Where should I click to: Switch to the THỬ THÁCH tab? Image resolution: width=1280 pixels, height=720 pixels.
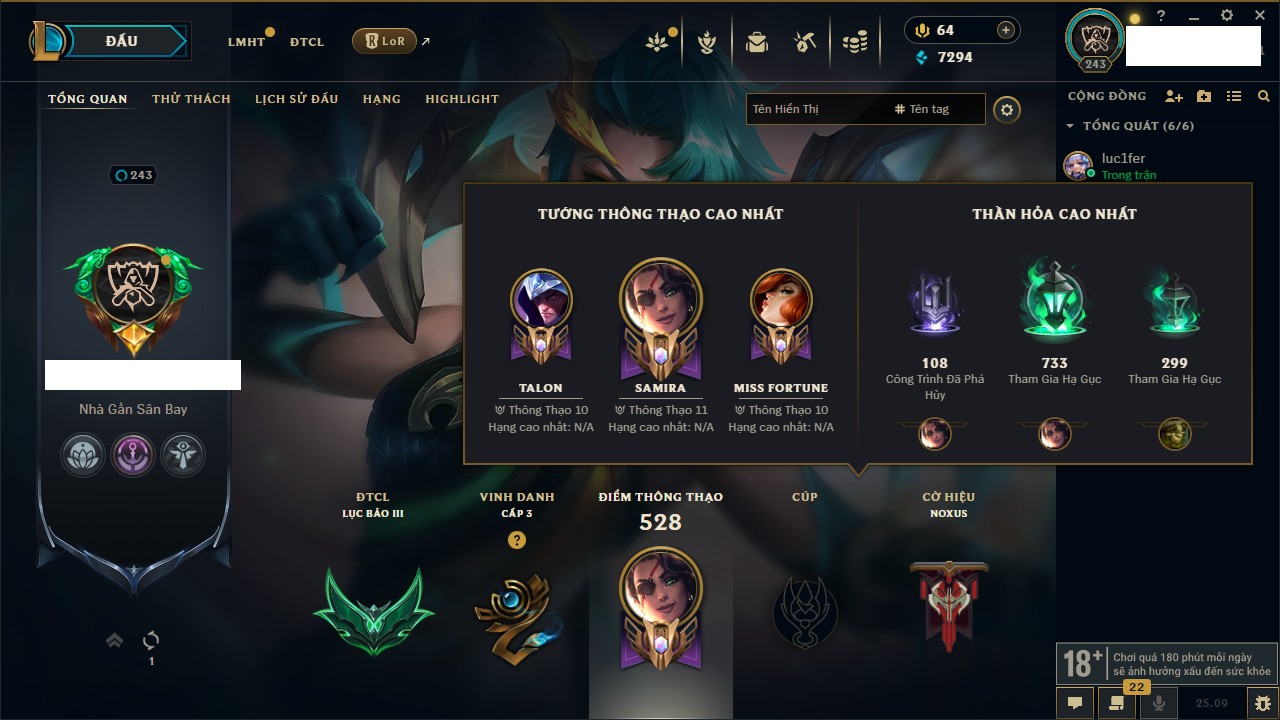191,99
